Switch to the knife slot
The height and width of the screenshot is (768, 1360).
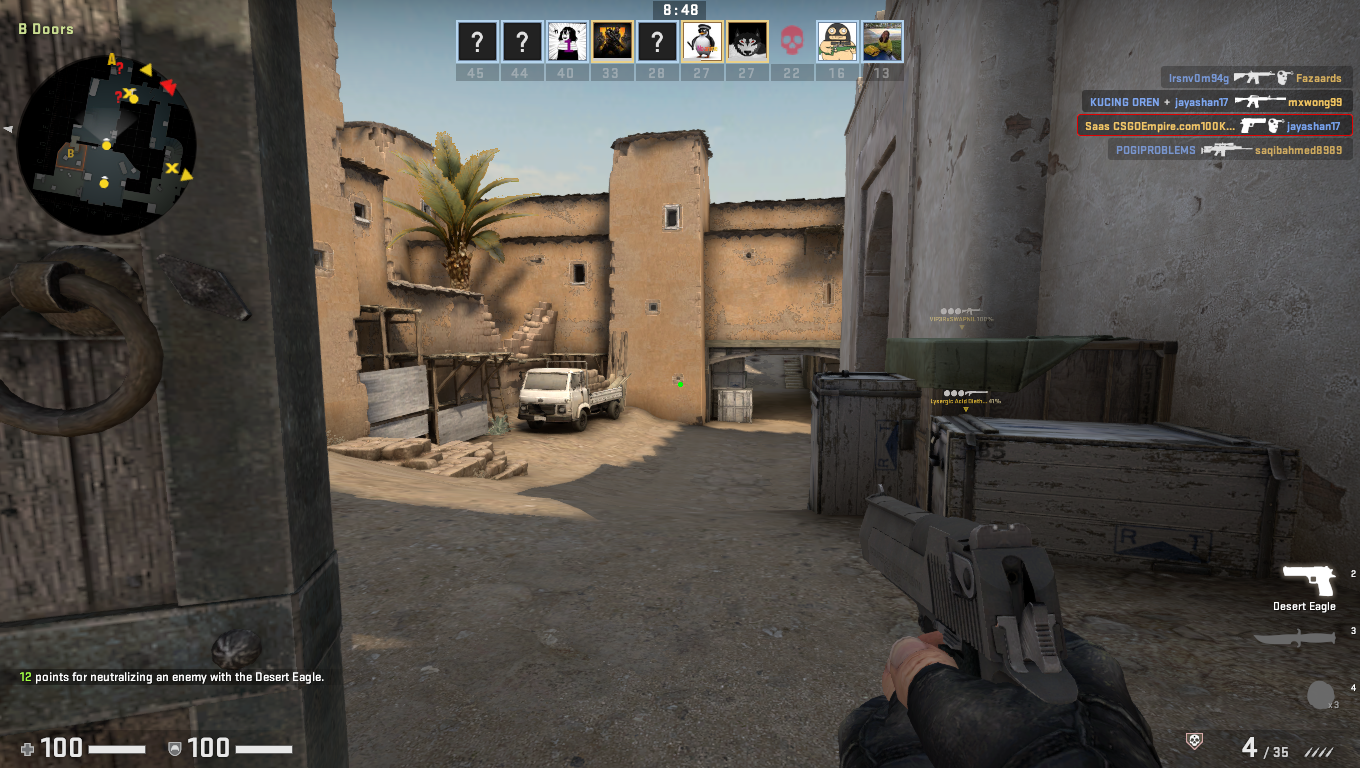[x=1298, y=638]
